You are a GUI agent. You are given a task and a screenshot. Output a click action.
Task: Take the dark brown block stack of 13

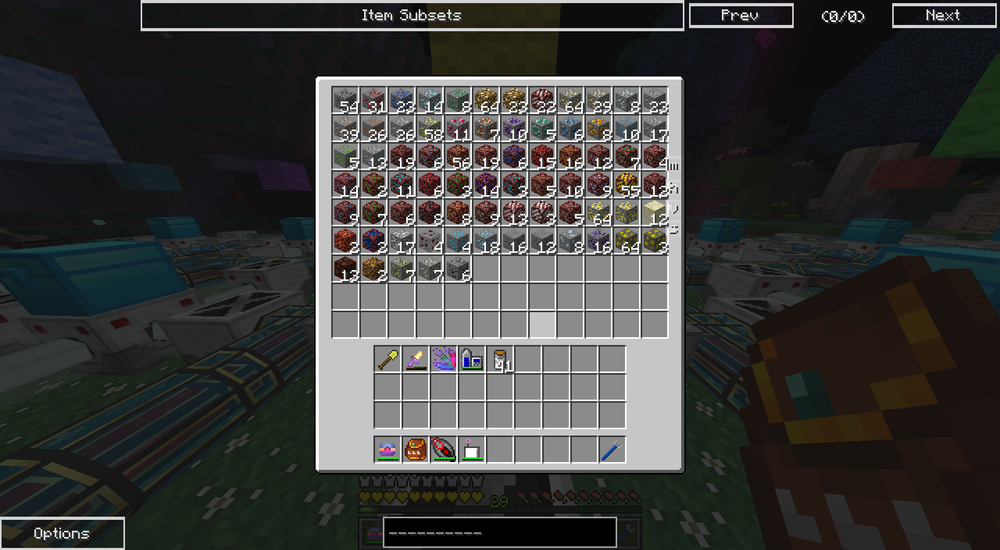pos(346,268)
